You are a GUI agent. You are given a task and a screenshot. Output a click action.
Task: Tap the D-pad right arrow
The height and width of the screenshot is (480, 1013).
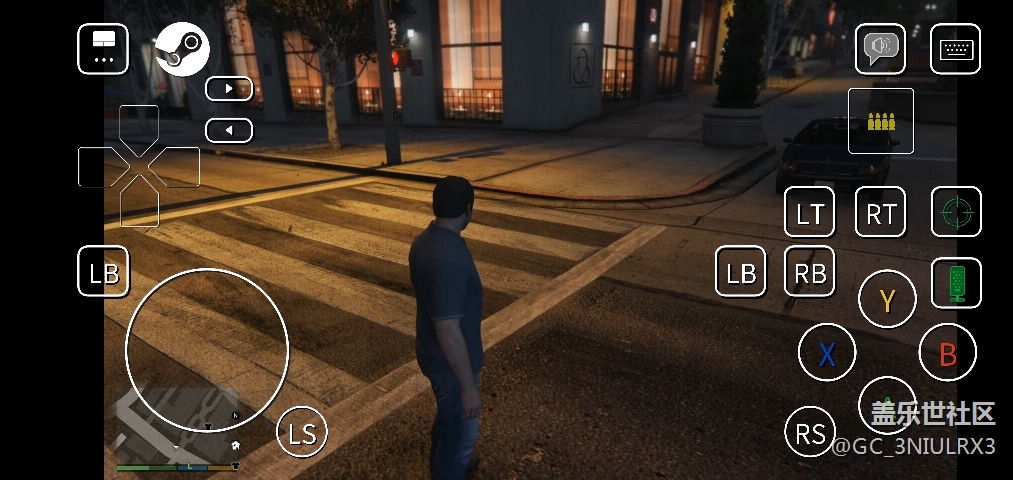[178, 167]
